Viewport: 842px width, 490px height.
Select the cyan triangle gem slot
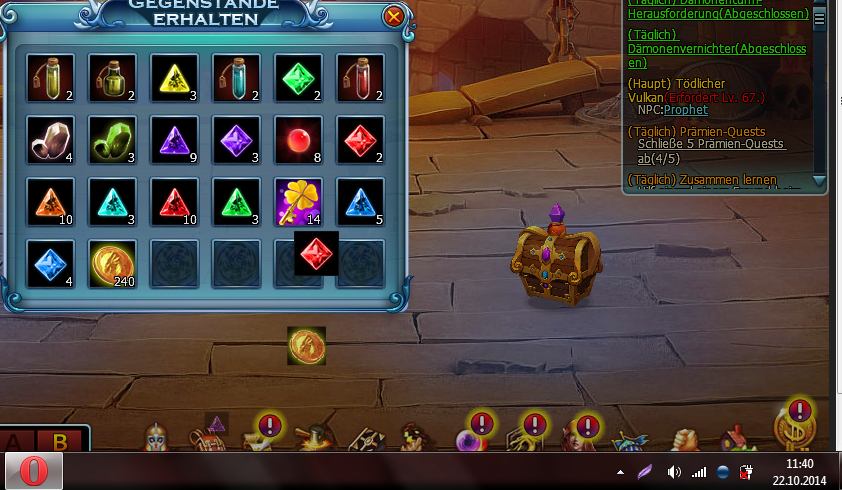[111, 201]
